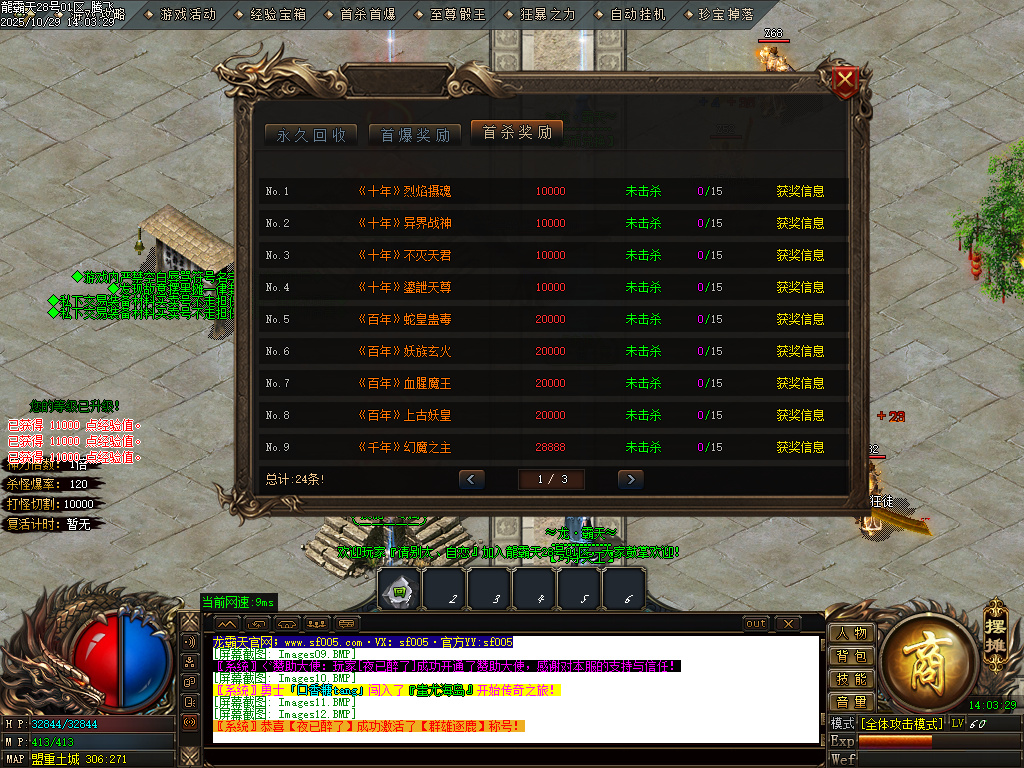The width and height of the screenshot is (1024, 768).
Task: Show 获奖信息 for No.5 蛇皇蛊毒
Action: [x=800, y=319]
